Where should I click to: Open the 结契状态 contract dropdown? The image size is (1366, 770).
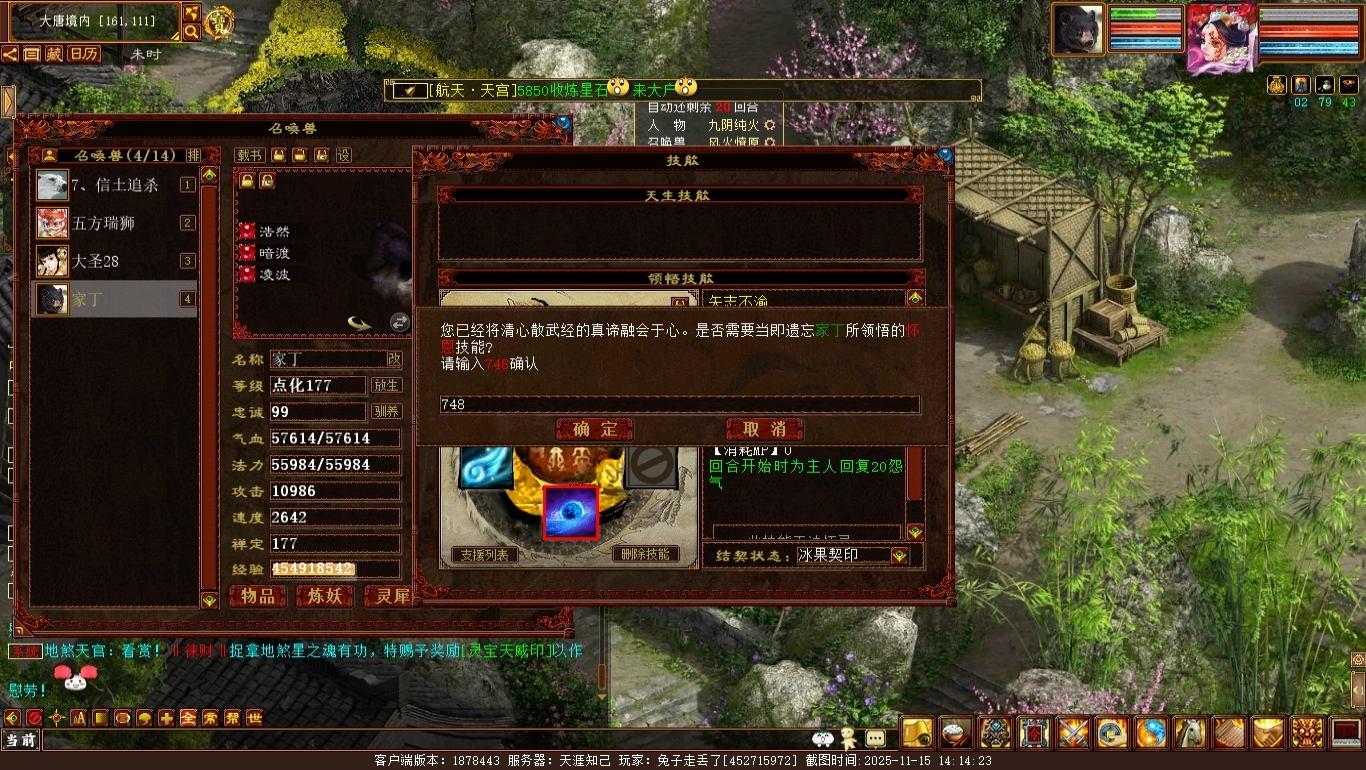pyautogui.click(x=900, y=556)
